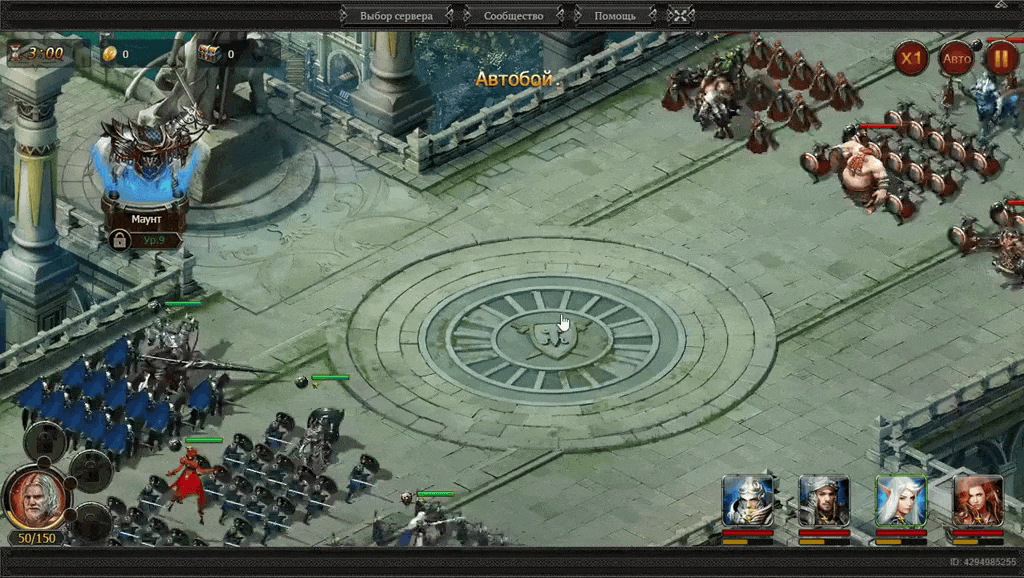Open the Сообщество menu
The image size is (1024, 578).
pyautogui.click(x=513, y=16)
